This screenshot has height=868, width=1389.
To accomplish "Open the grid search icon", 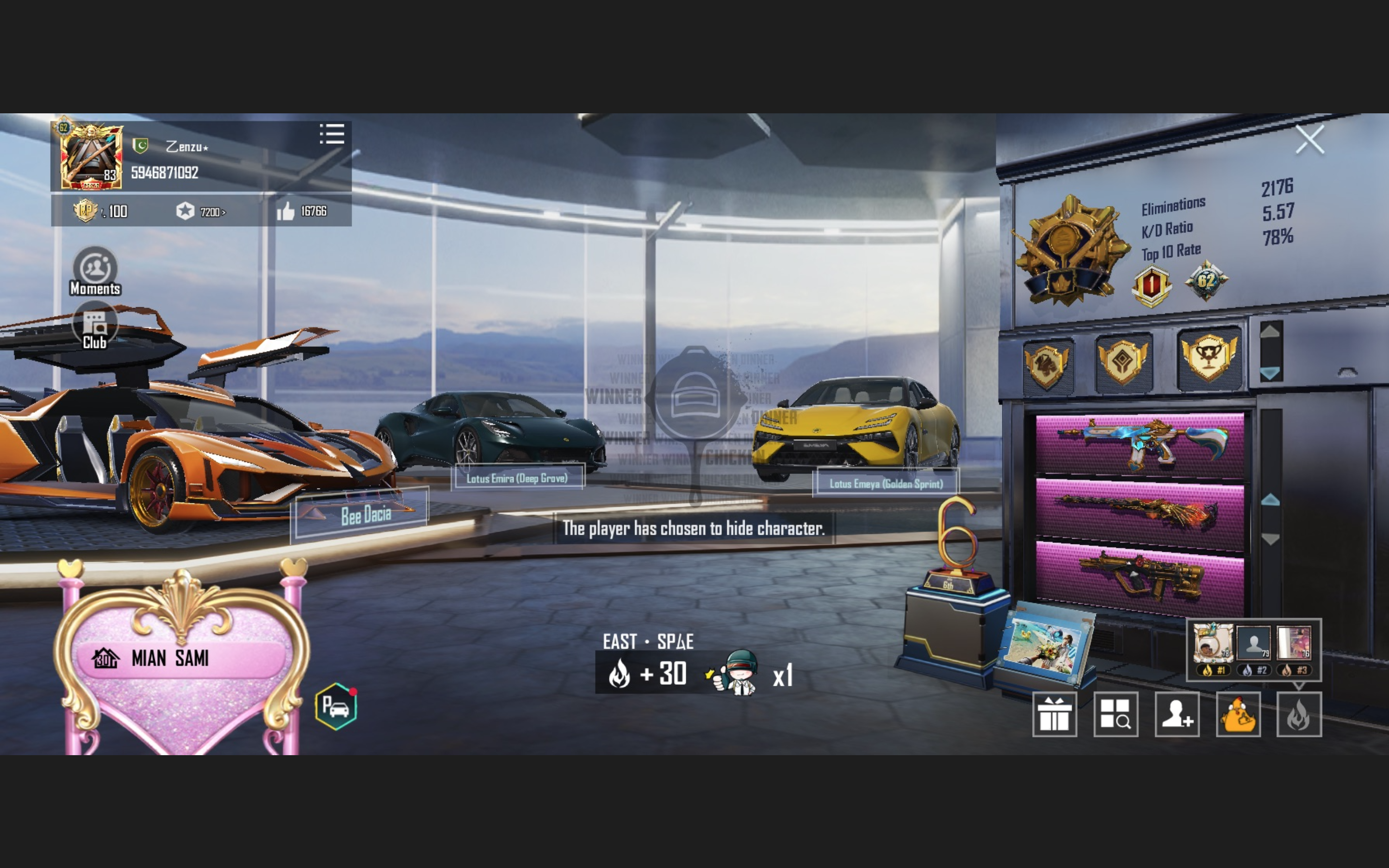I will pos(1115,714).
